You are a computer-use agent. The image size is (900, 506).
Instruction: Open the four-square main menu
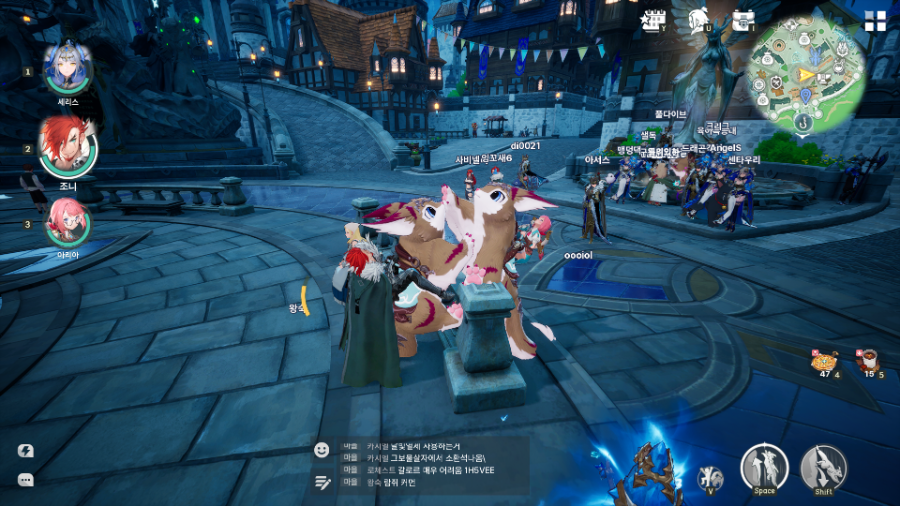point(875,21)
